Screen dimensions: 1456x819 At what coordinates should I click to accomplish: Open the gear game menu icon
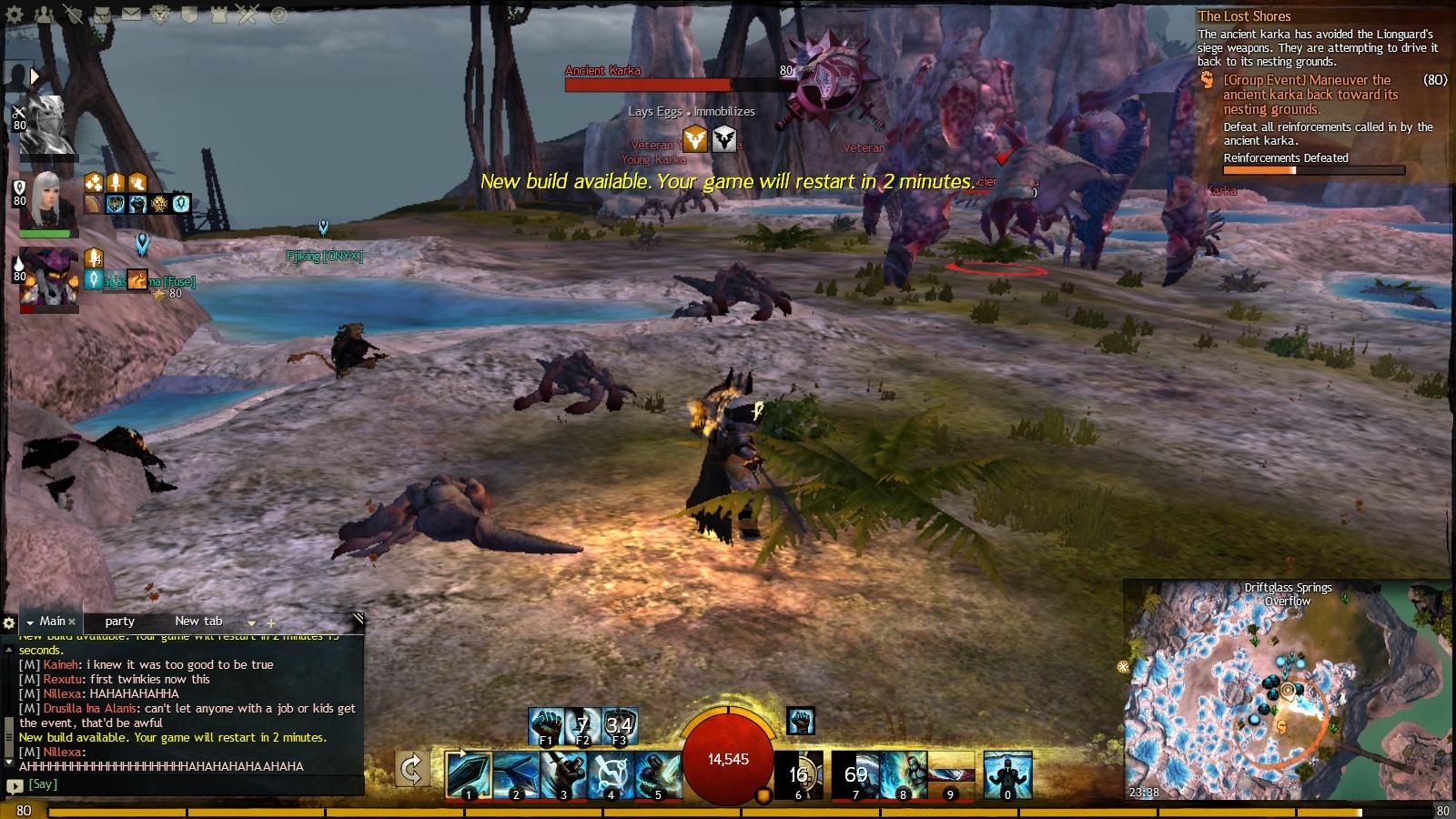15,15
